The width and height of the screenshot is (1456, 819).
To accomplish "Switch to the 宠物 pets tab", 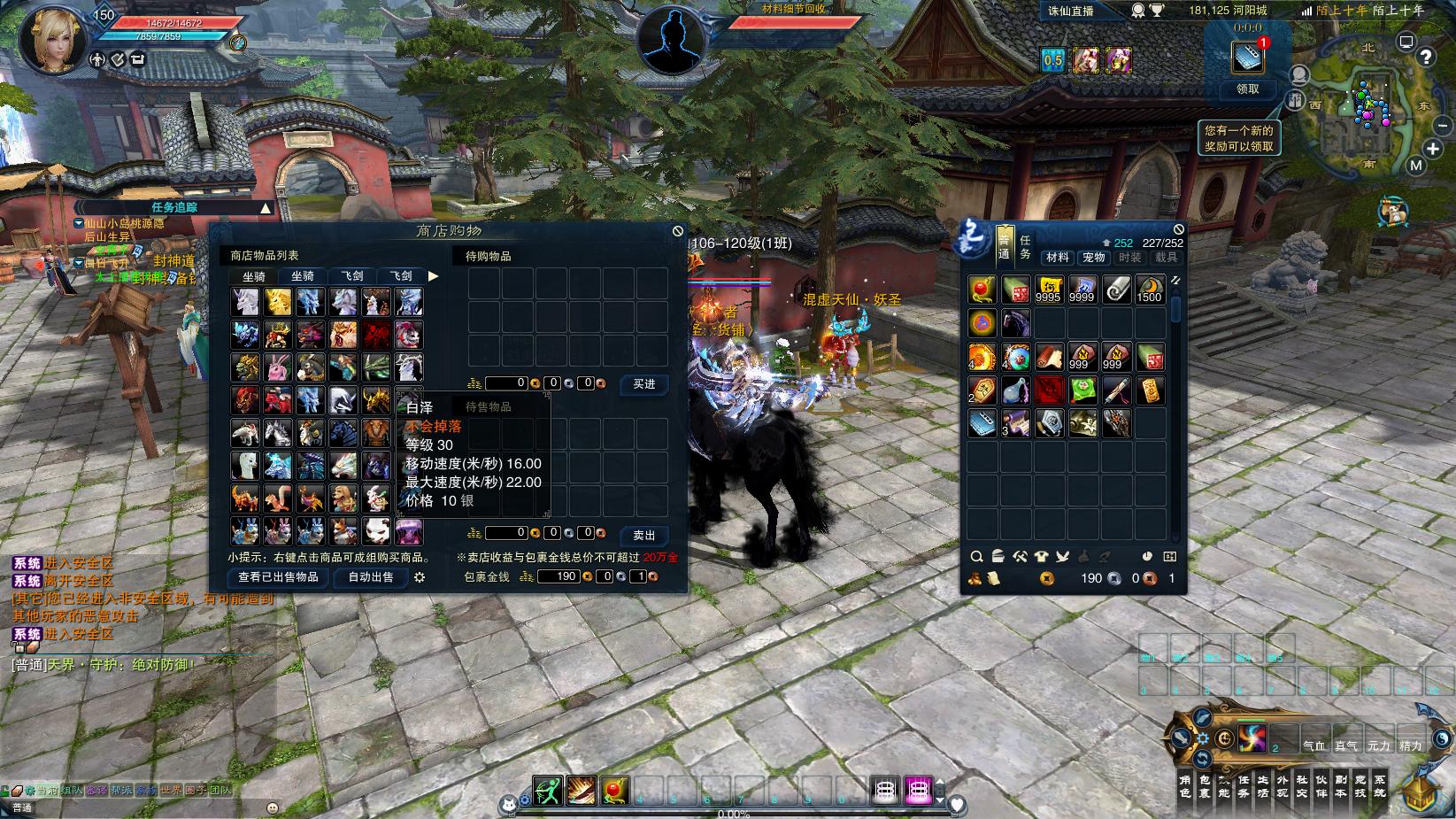I will pyautogui.click(x=1094, y=258).
